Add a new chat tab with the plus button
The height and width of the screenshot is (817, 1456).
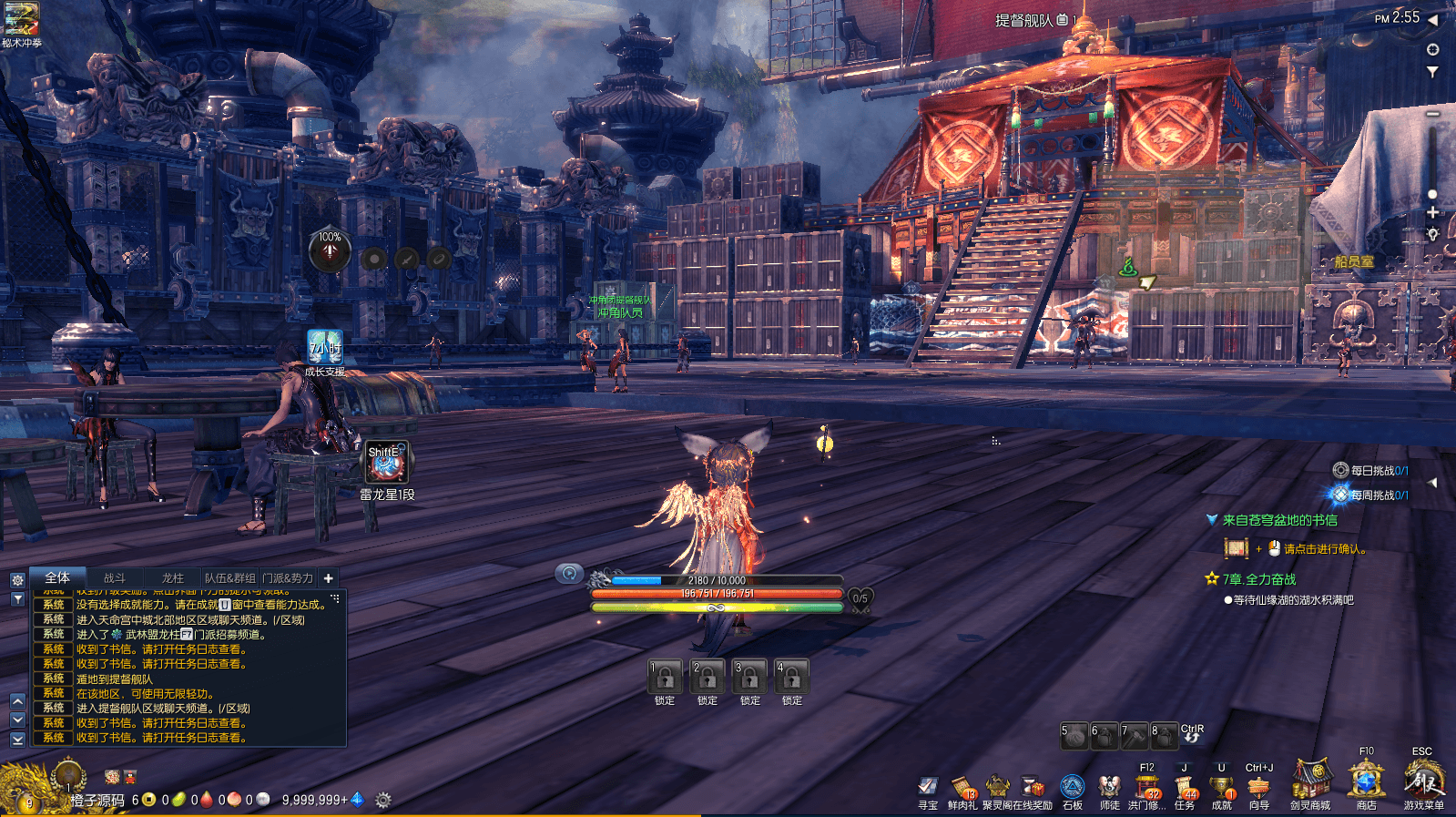click(x=329, y=577)
